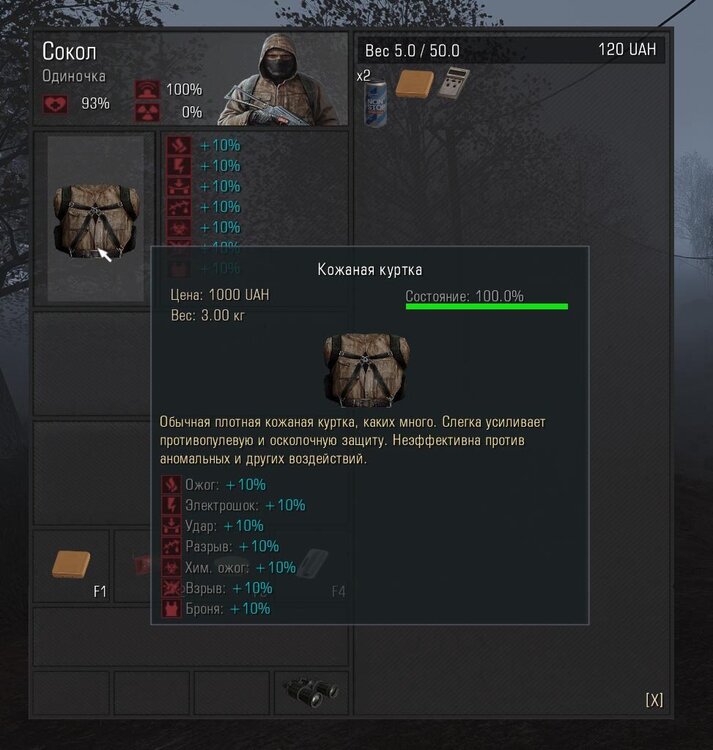Select the binoculars slot
Screen dimensions: 713x750
[311, 691]
